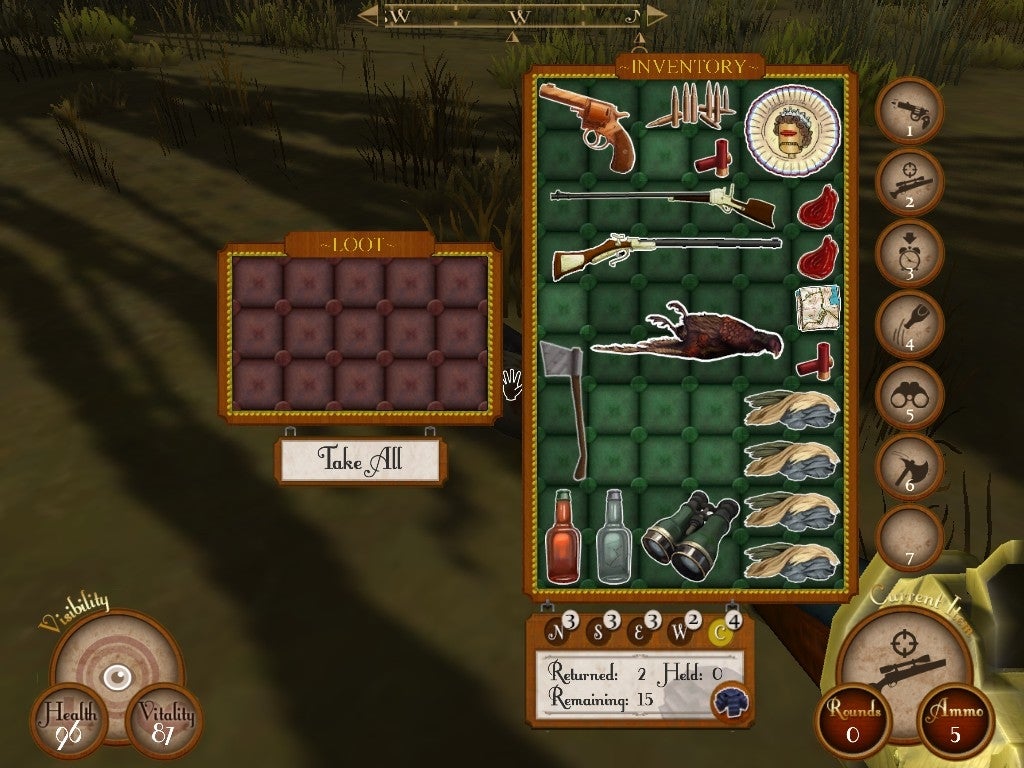Activate quick slot 1 revolver
The height and width of the screenshot is (768, 1024).
pyautogui.click(x=909, y=112)
